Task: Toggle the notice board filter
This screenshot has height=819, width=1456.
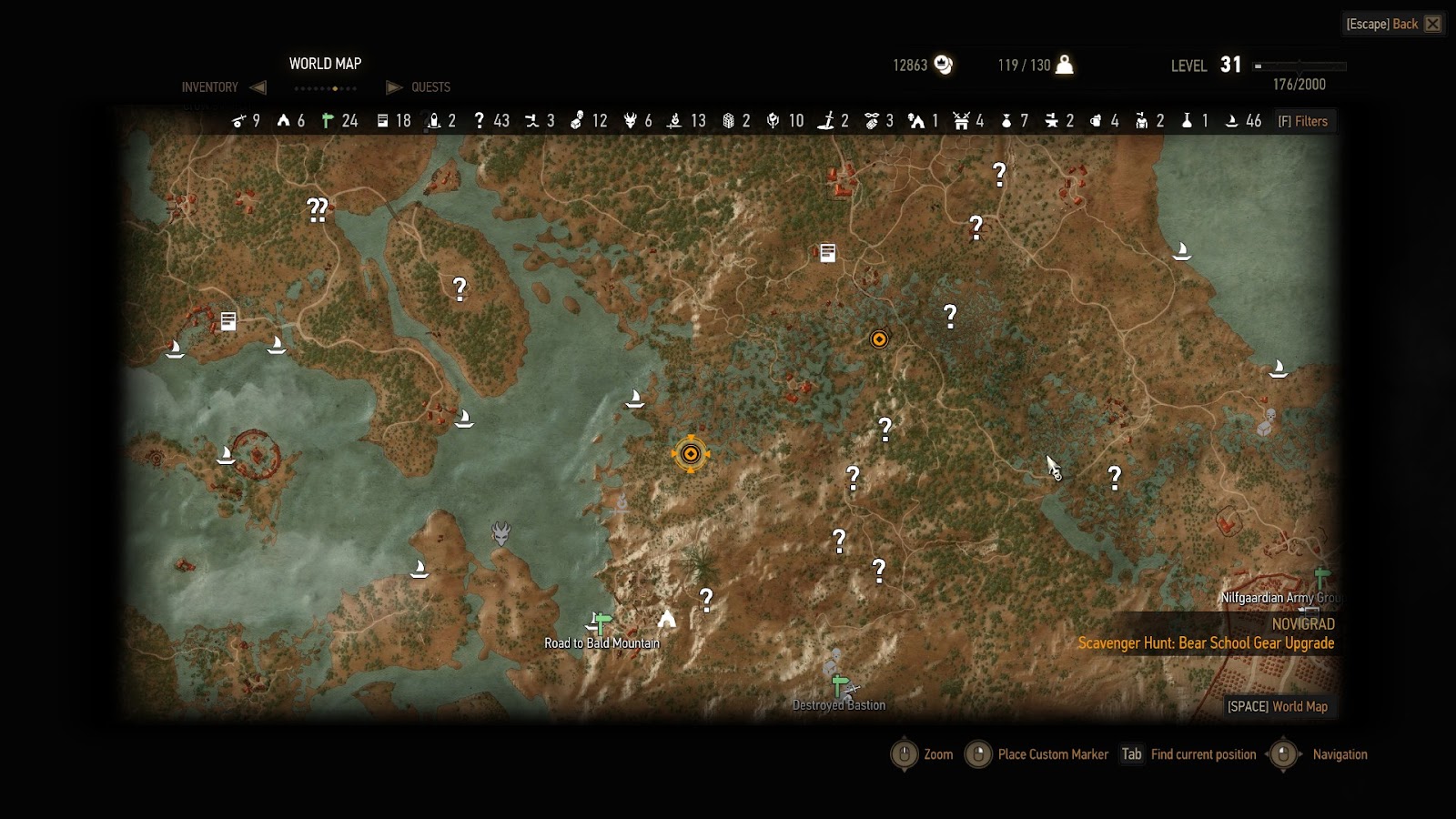Action: (x=383, y=121)
